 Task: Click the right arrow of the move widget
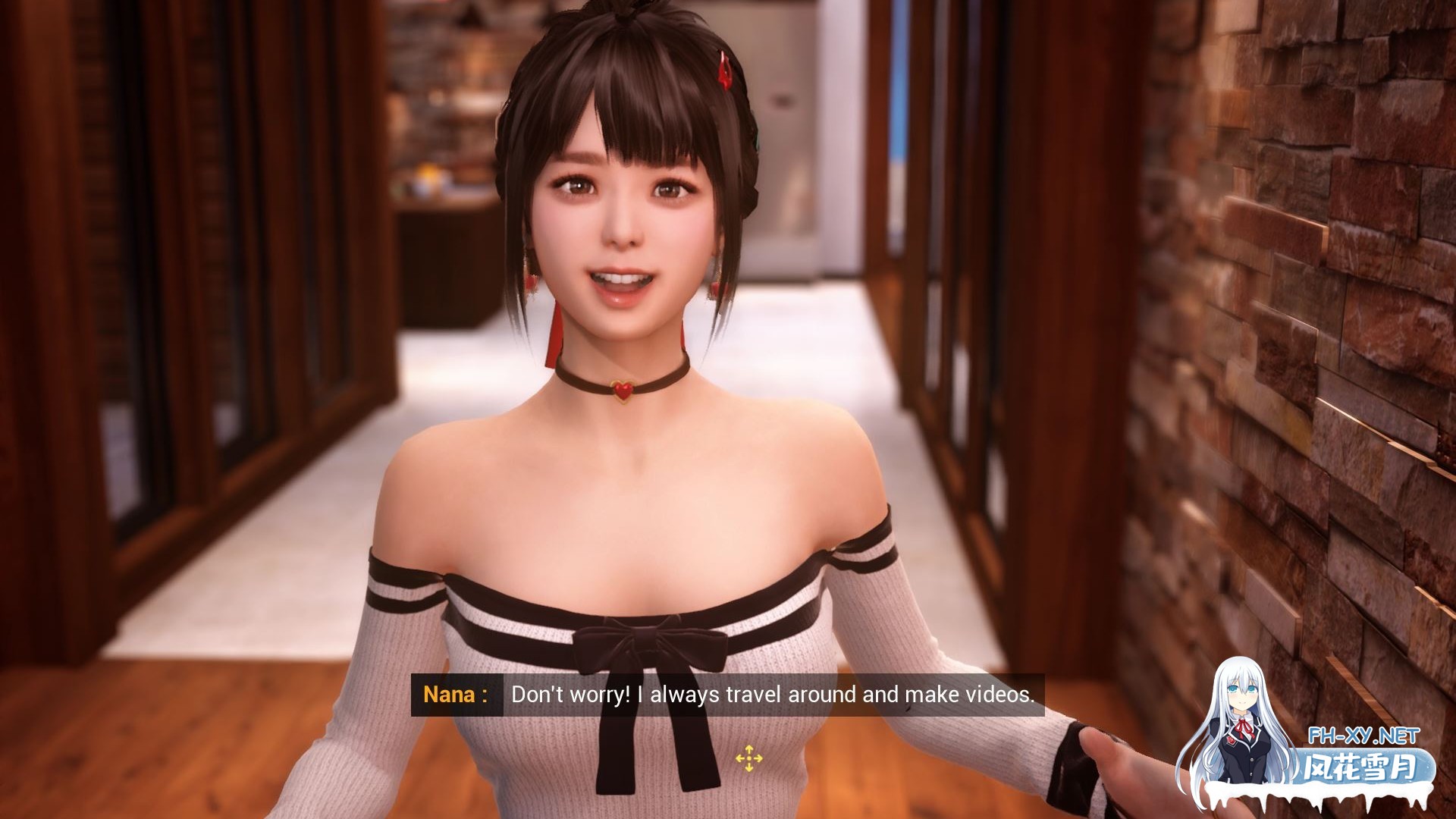tap(758, 758)
